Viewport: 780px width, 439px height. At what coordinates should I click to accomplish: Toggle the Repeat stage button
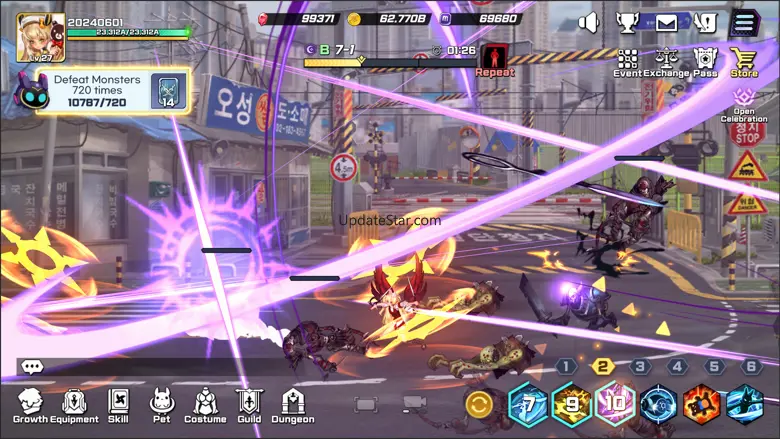coord(494,60)
